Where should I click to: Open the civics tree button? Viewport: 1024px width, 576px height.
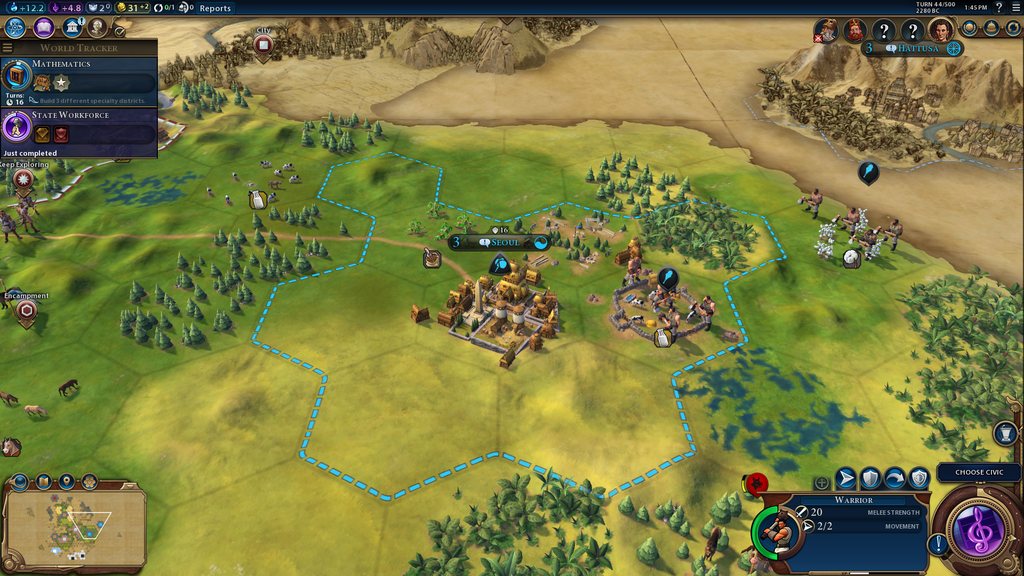pos(43,28)
